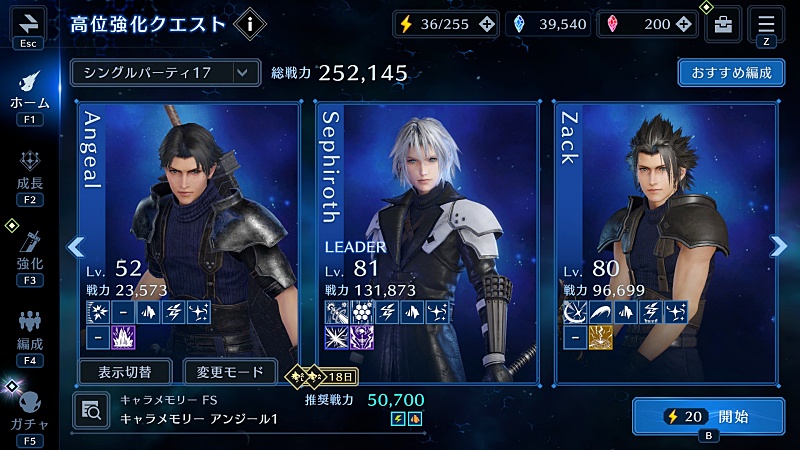The image size is (800, 450).
Task: Start the quest with 開始 button
Action: pos(708,416)
